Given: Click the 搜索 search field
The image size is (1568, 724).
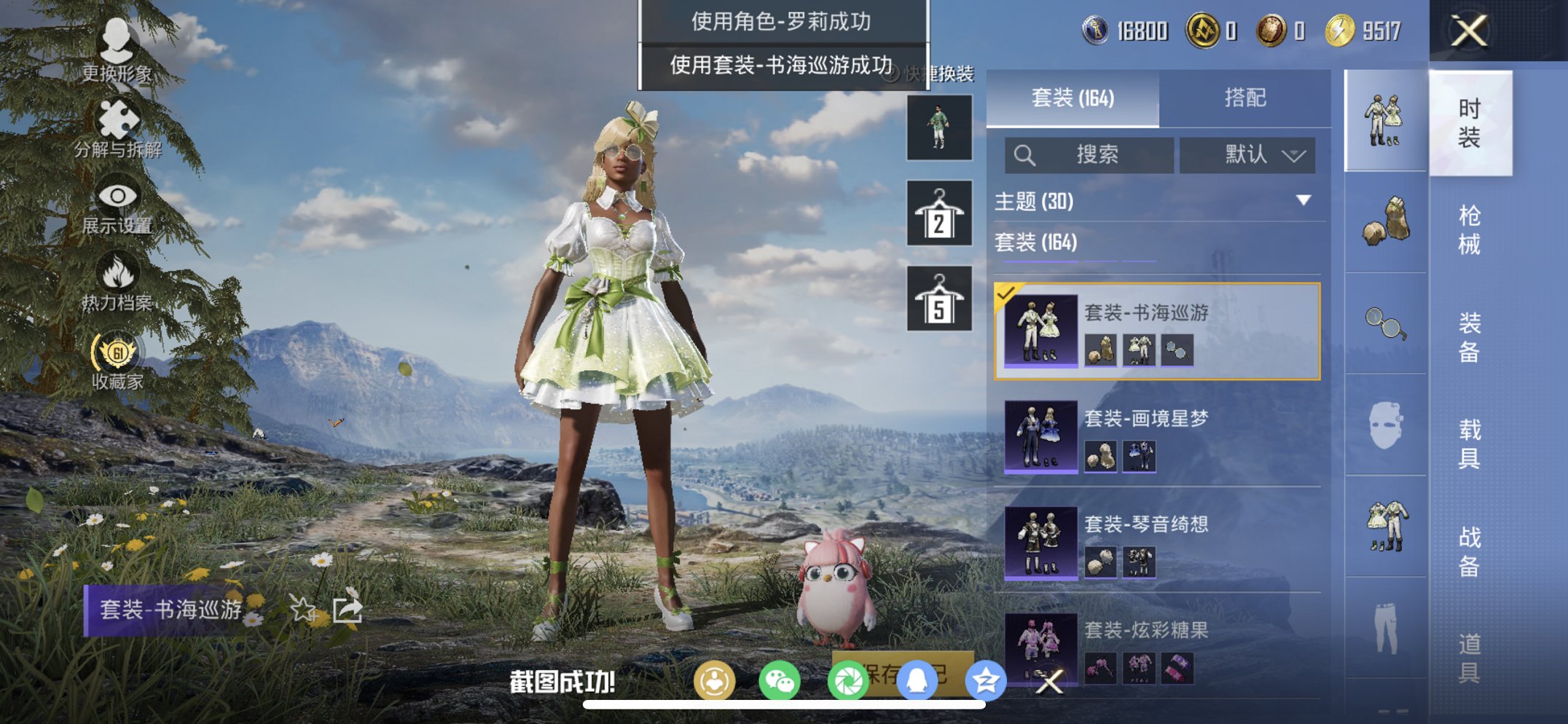Looking at the screenshot, I should (x=1089, y=155).
